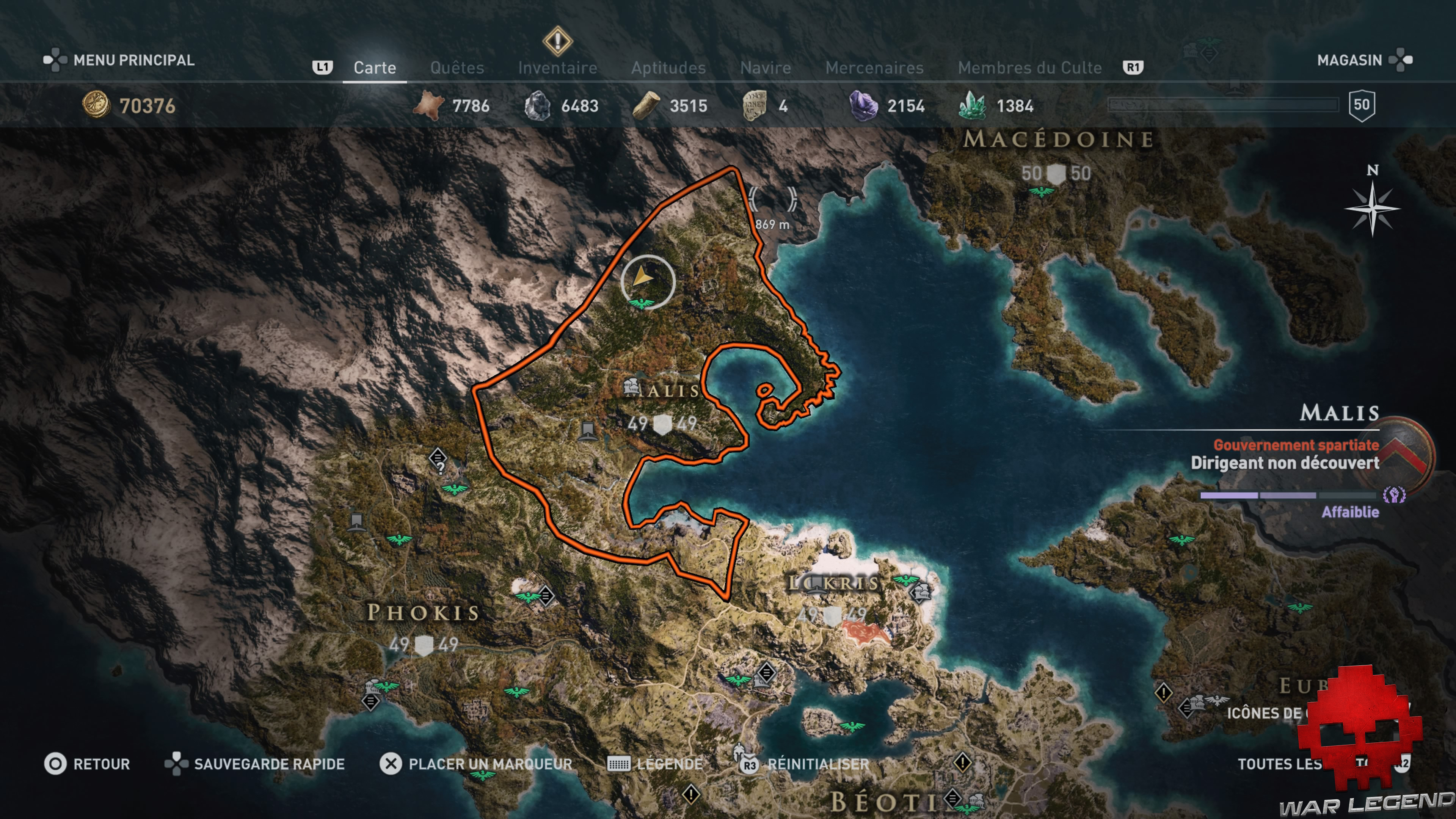1456x819 pixels.
Task: Click the precious gems resource icon
Action: point(973,105)
